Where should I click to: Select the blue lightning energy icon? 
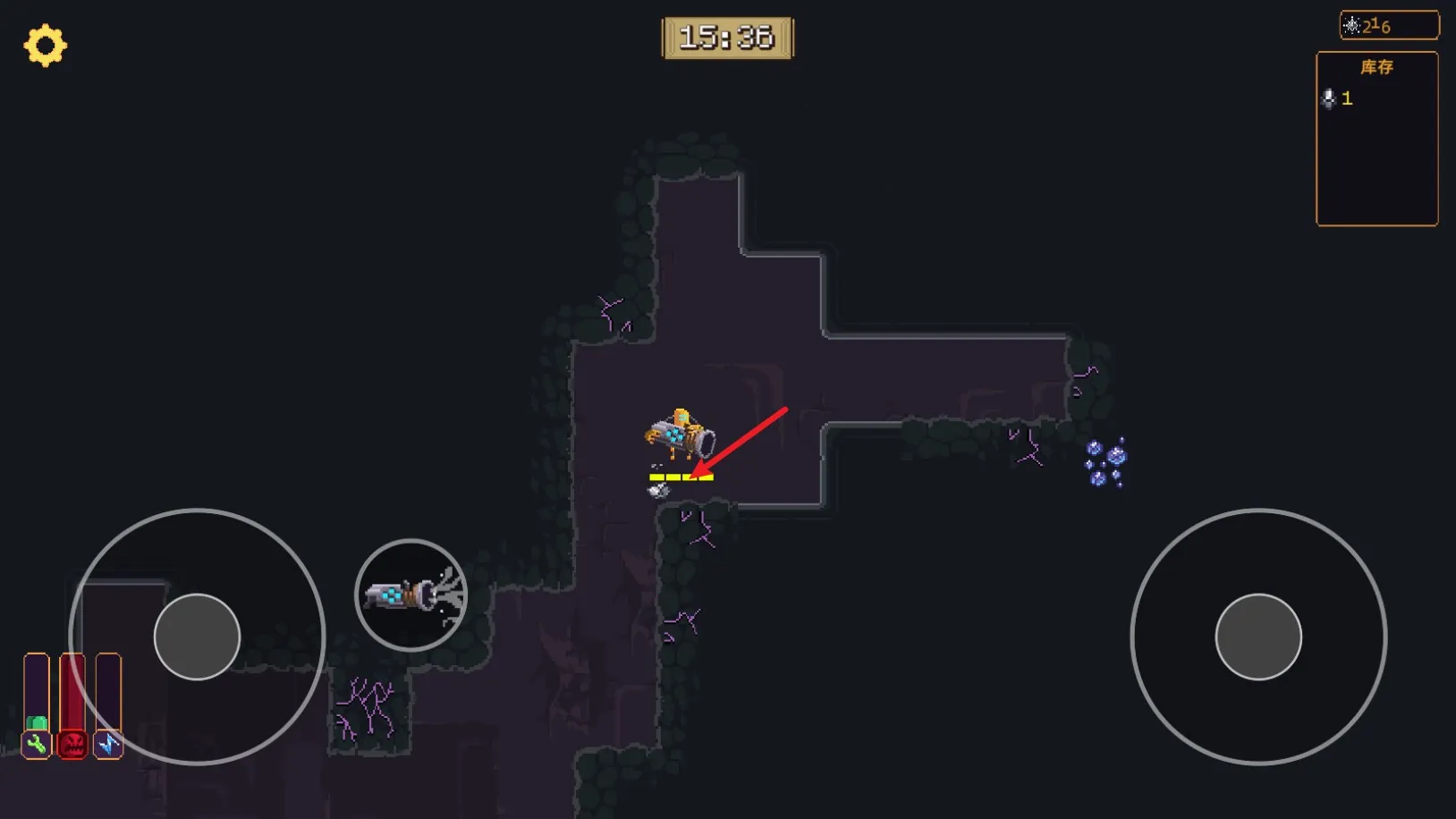pyautogui.click(x=108, y=743)
